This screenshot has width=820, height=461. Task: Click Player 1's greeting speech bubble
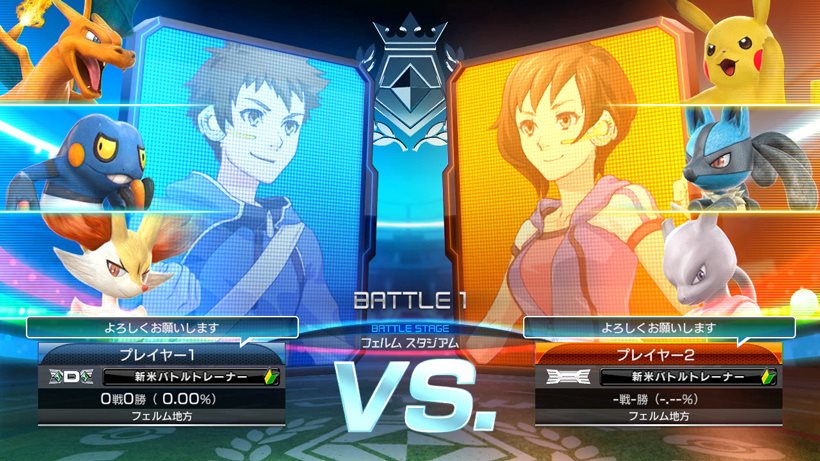161,327
